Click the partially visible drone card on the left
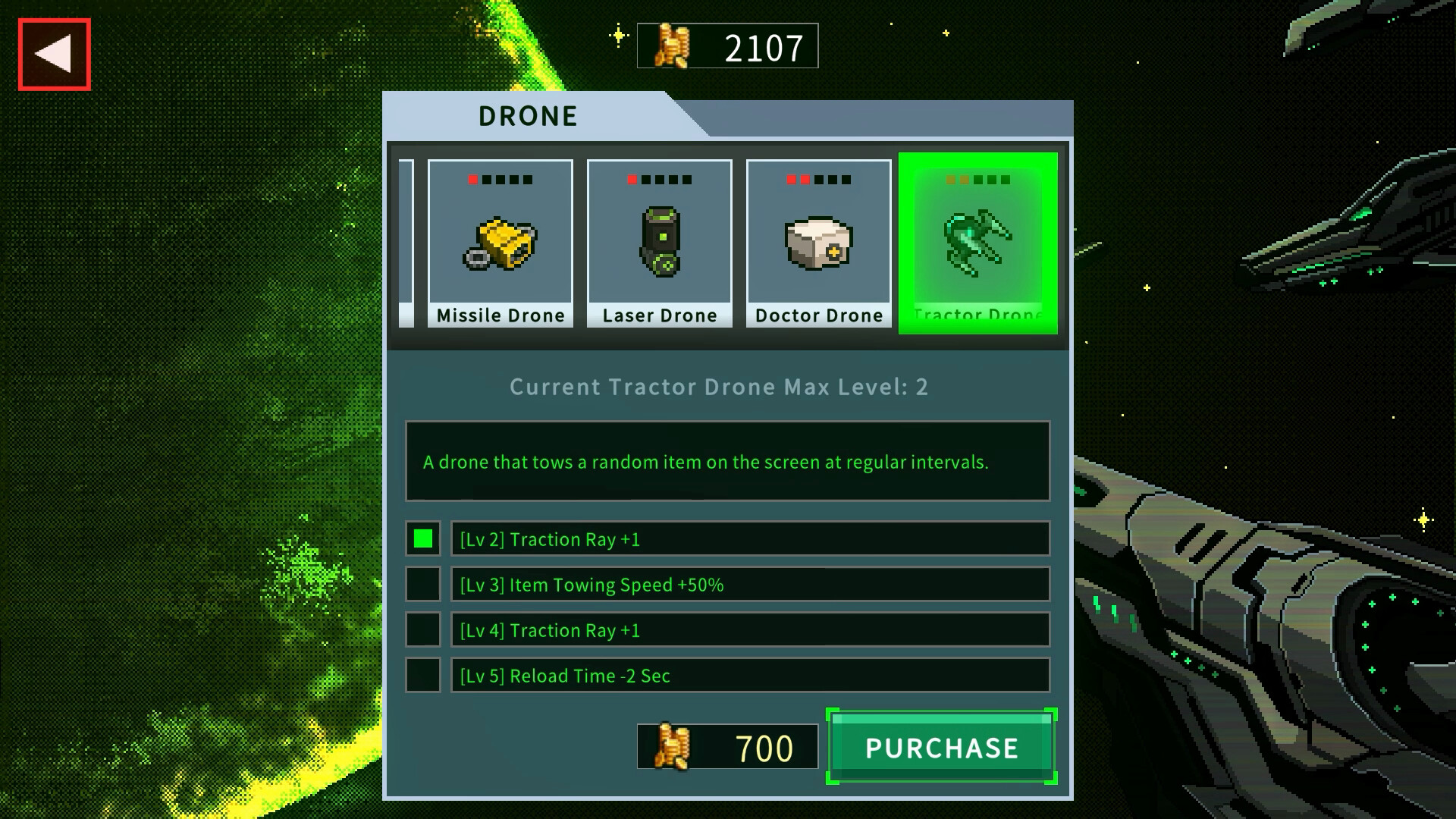The image size is (1456, 819). (x=406, y=241)
